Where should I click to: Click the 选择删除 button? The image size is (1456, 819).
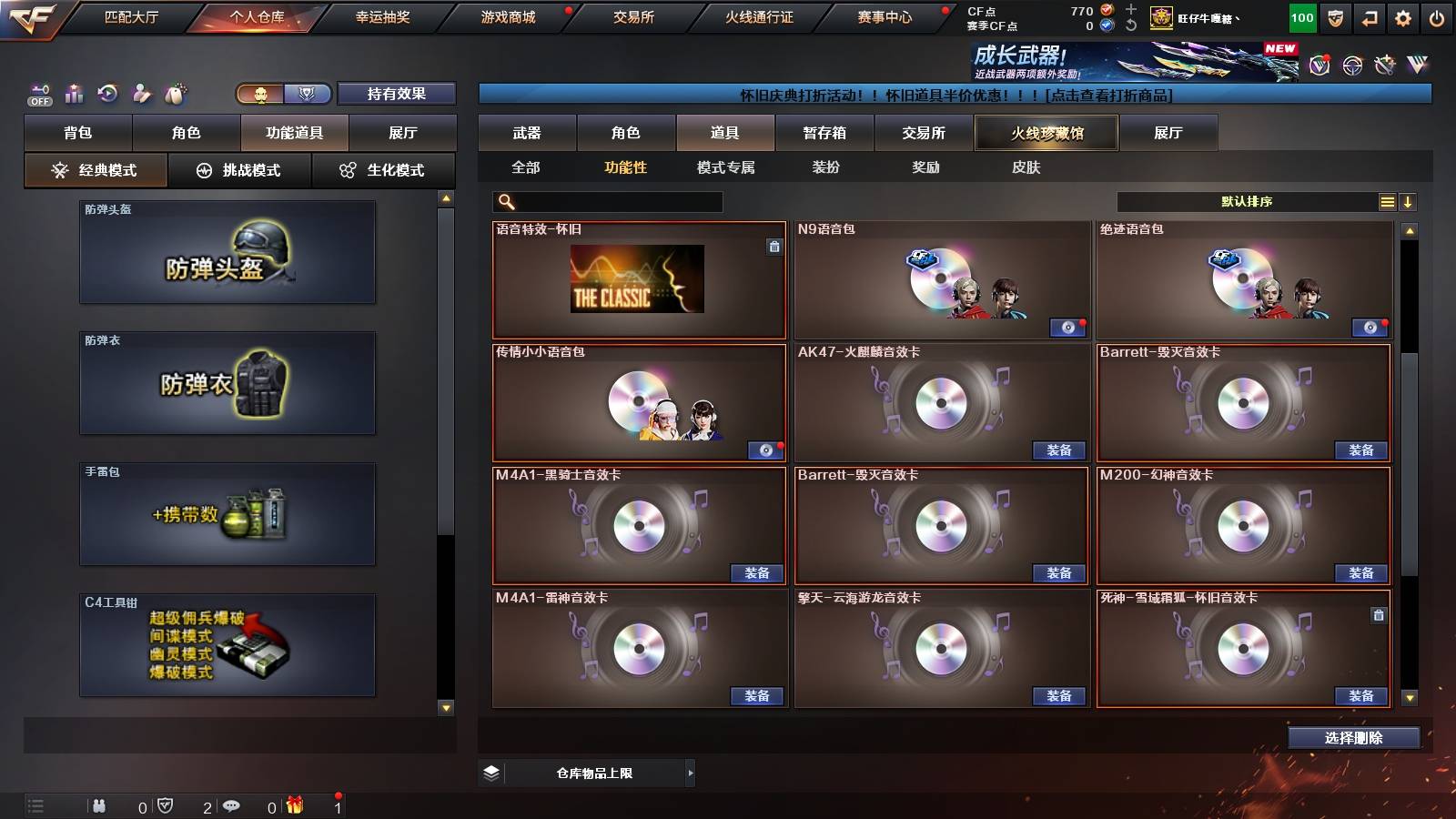pyautogui.click(x=1353, y=737)
